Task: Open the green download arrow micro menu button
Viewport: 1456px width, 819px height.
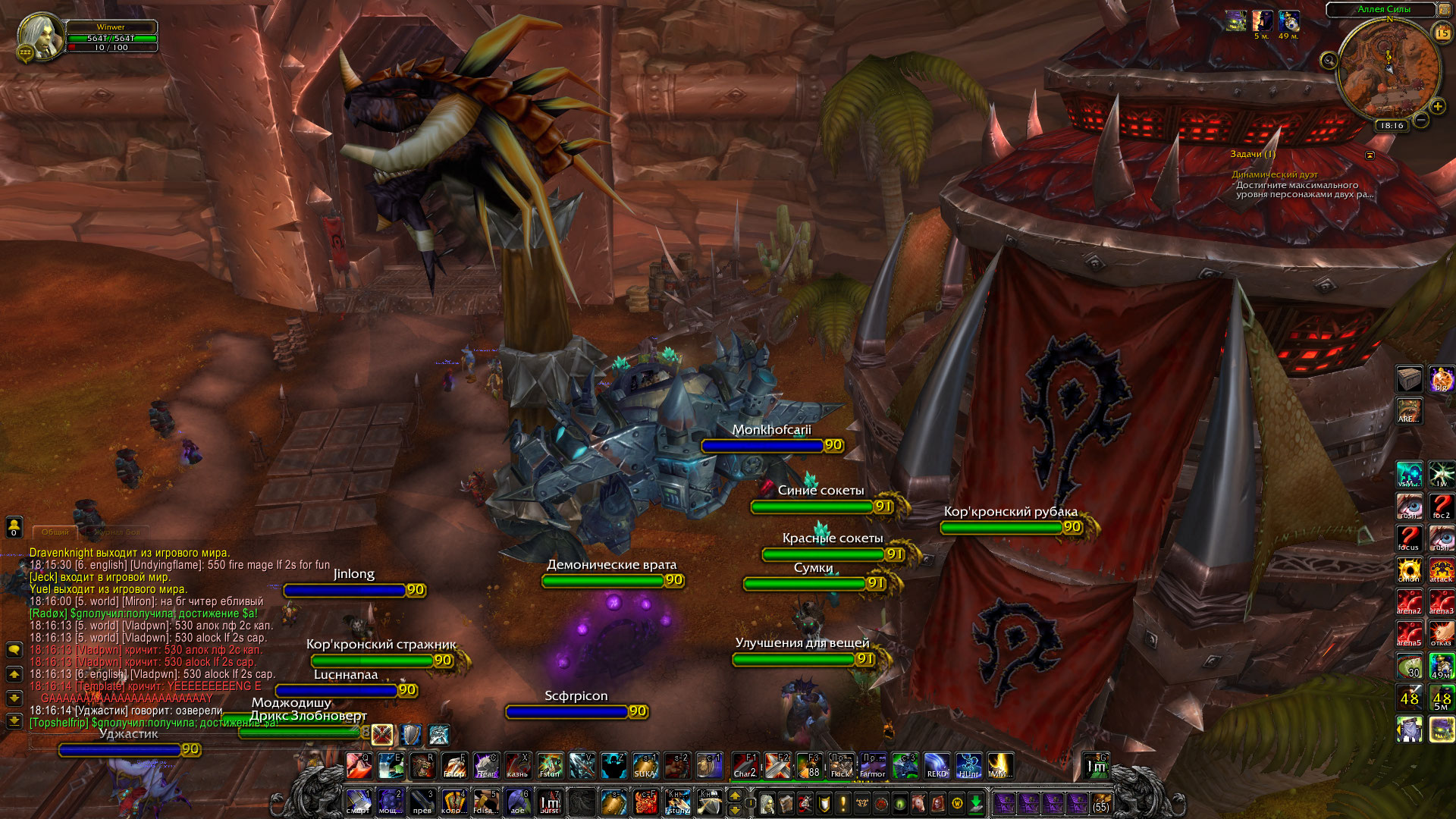Action: coord(976,802)
